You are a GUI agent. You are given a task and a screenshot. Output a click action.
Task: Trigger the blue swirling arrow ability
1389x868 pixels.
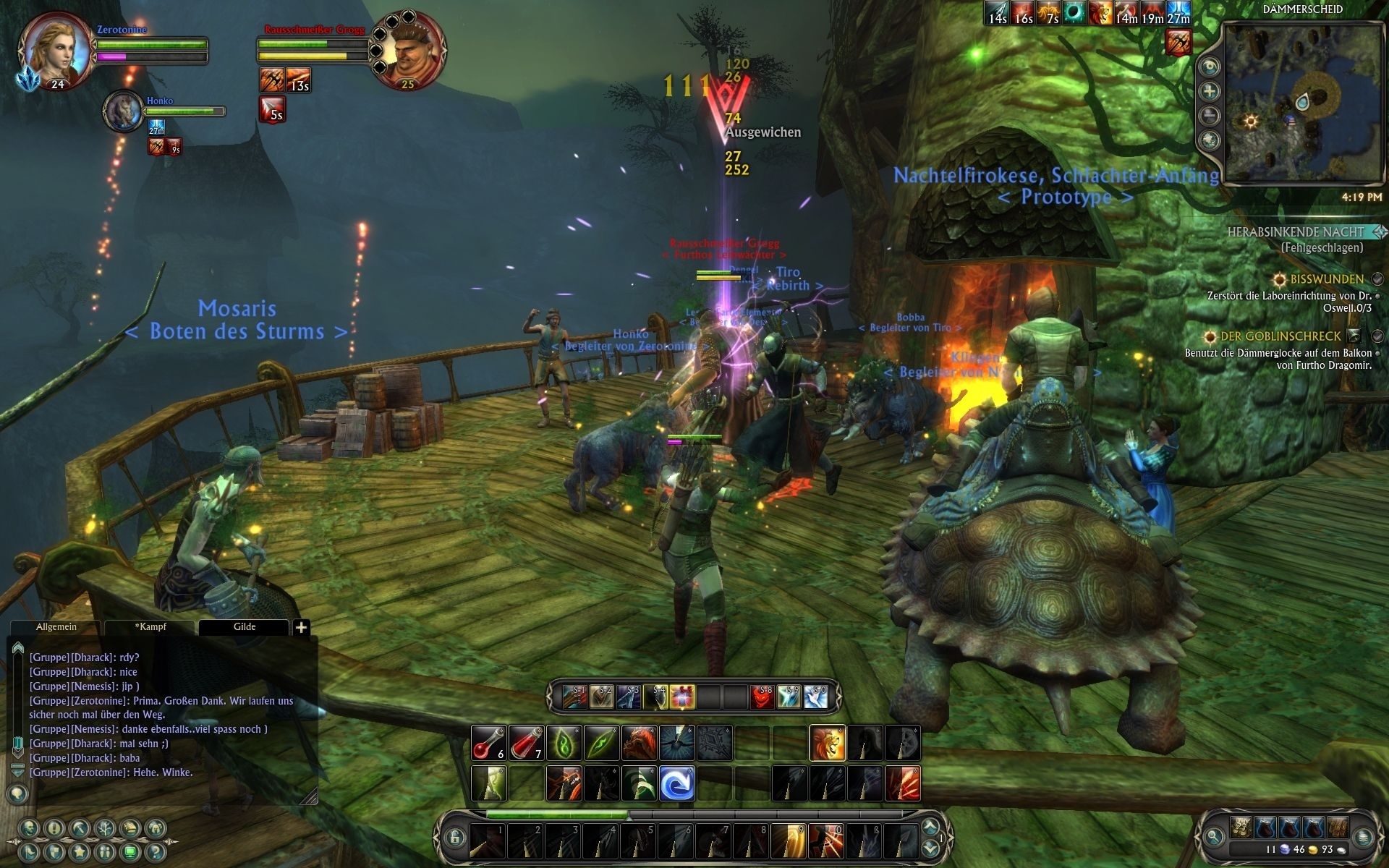[x=677, y=783]
